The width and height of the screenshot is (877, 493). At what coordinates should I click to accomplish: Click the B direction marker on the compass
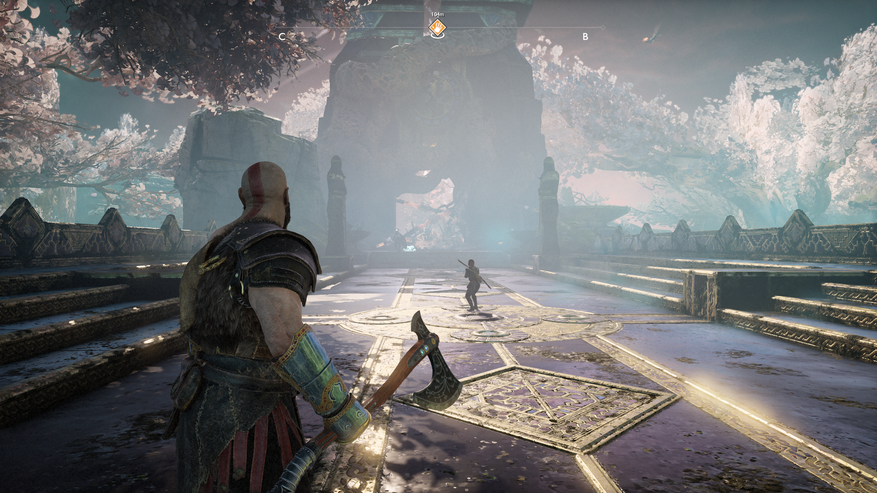585,37
